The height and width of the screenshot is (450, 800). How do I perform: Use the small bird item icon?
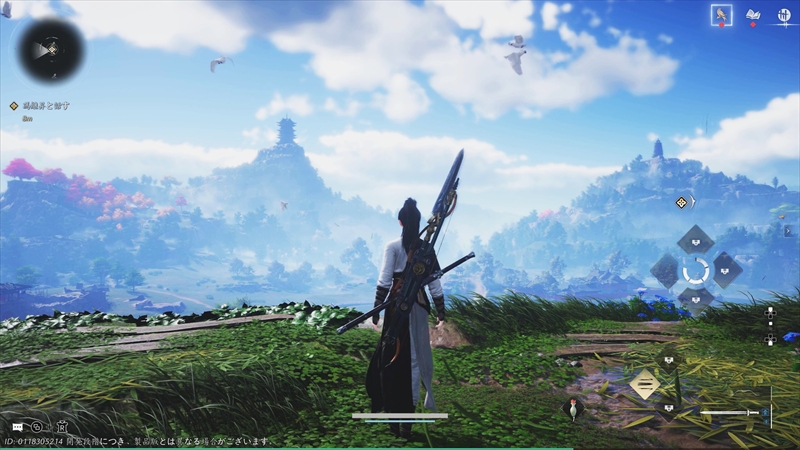tap(573, 407)
